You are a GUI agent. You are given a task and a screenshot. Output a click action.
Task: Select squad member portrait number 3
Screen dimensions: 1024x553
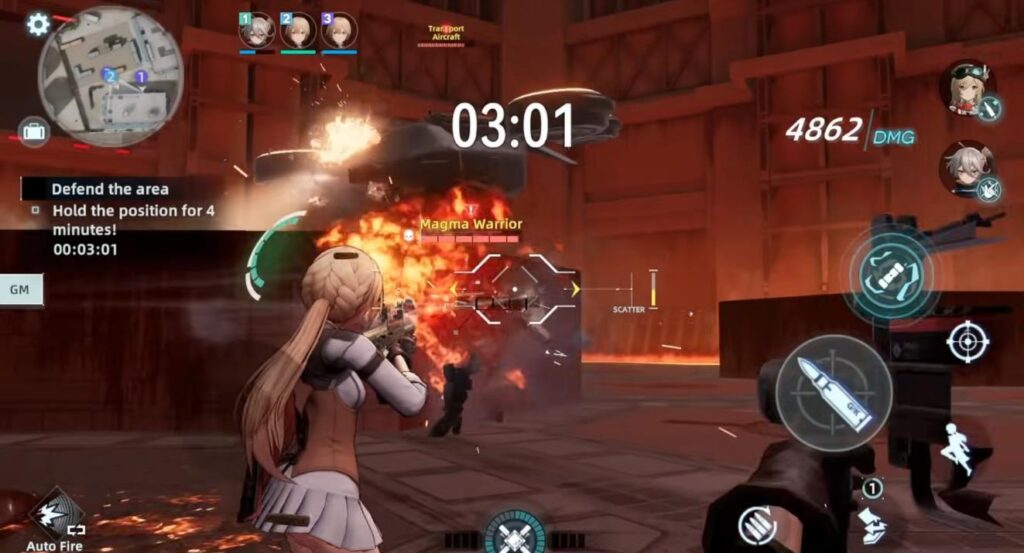pyautogui.click(x=339, y=30)
